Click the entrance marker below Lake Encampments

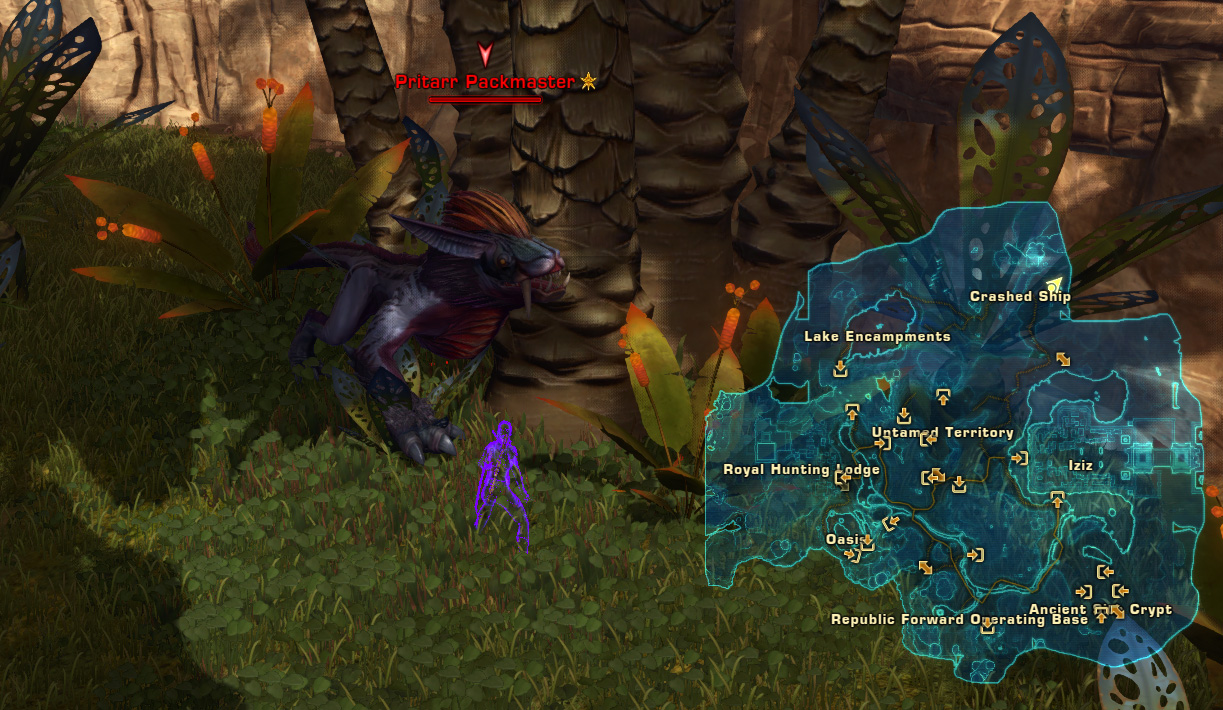pos(840,369)
